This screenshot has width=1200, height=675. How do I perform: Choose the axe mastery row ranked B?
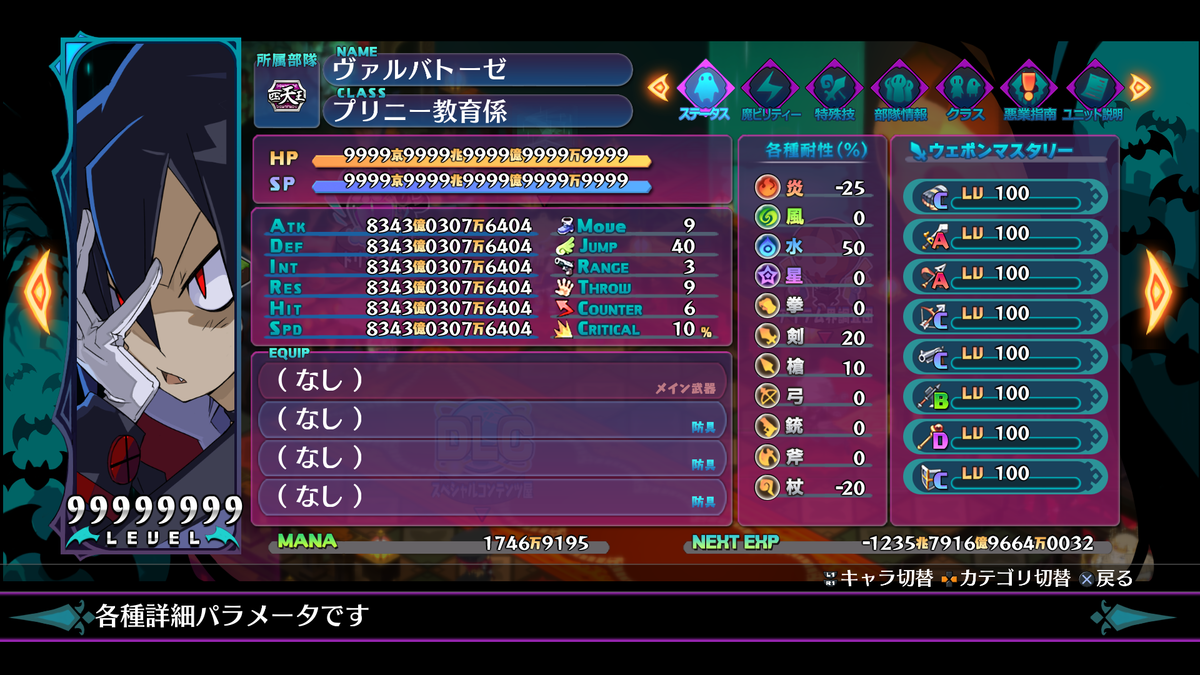[1005, 394]
